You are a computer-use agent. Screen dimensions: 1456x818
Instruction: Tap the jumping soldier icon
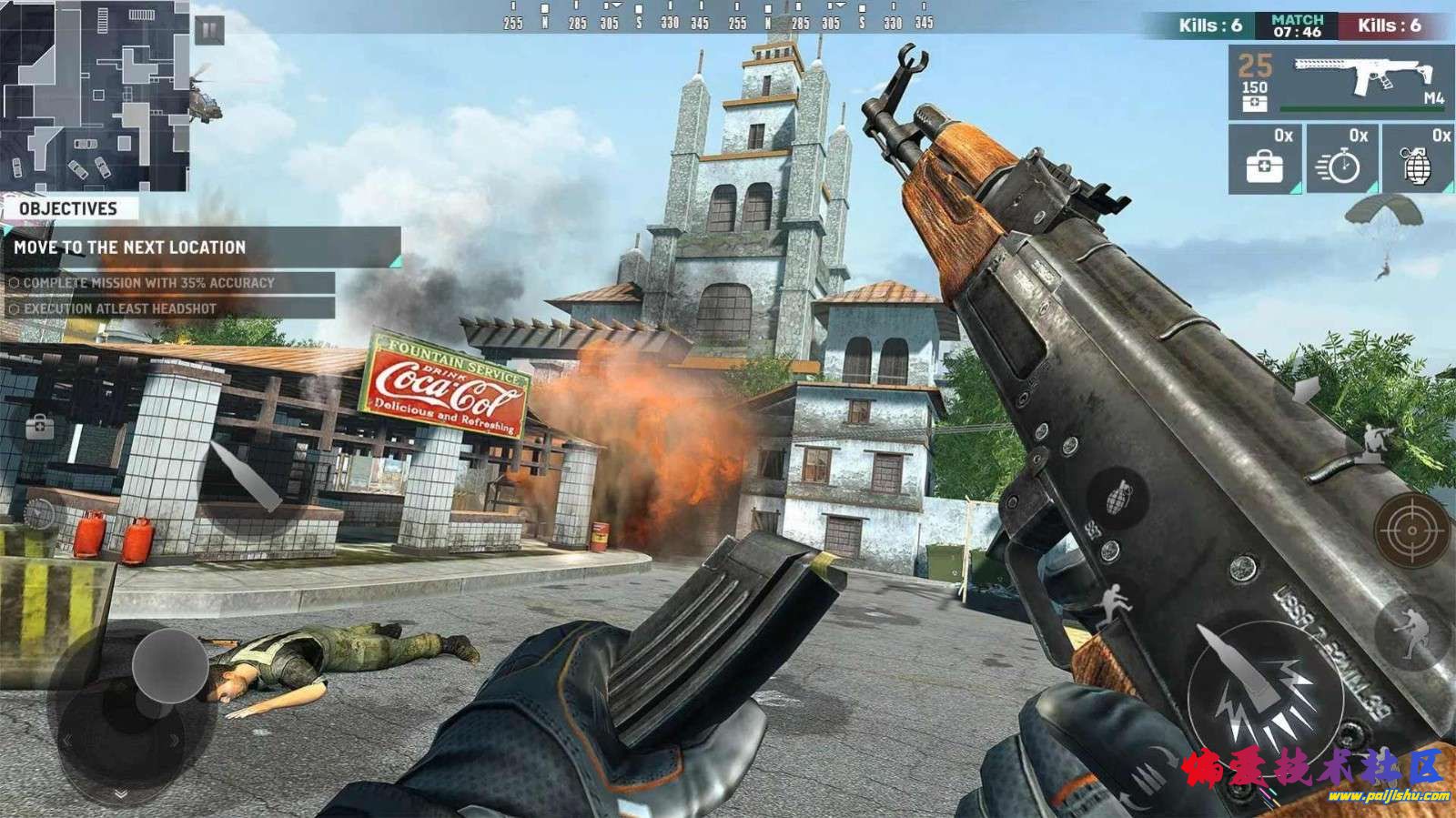(1113, 602)
